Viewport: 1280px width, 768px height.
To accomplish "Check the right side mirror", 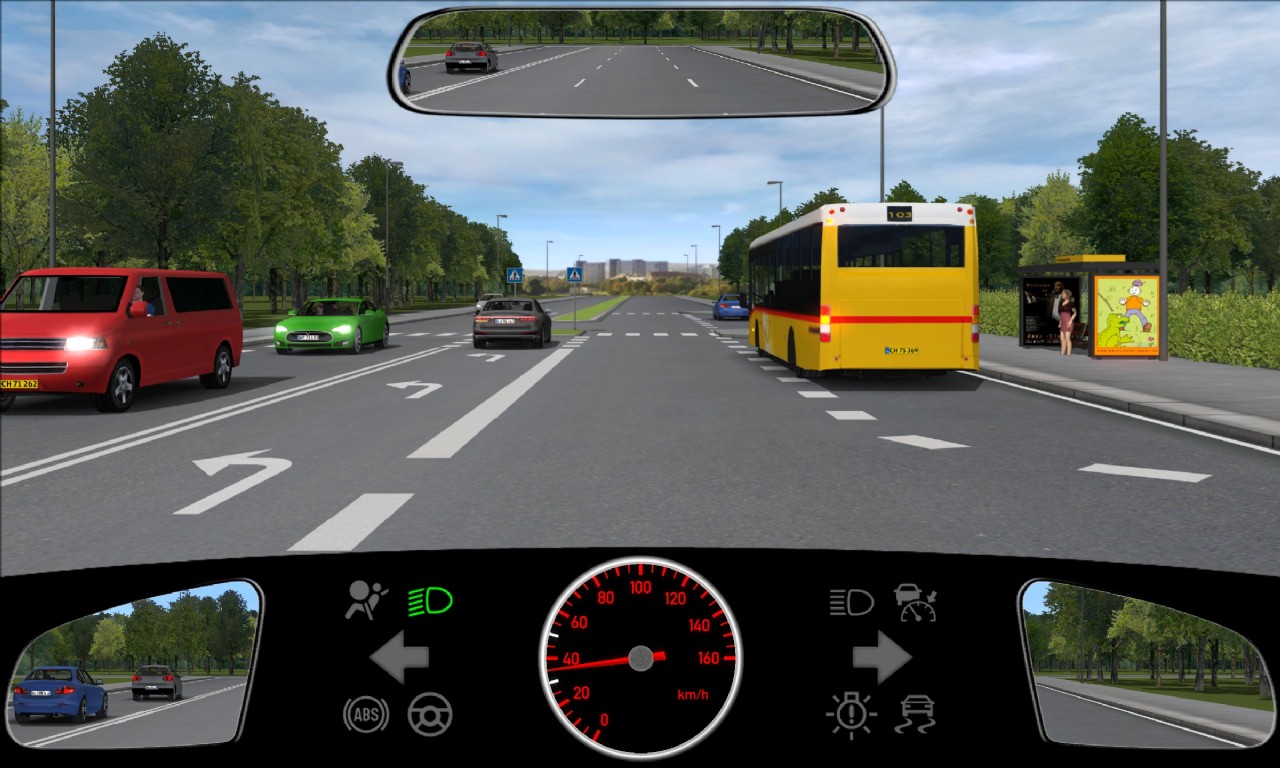I will [x=1146, y=663].
